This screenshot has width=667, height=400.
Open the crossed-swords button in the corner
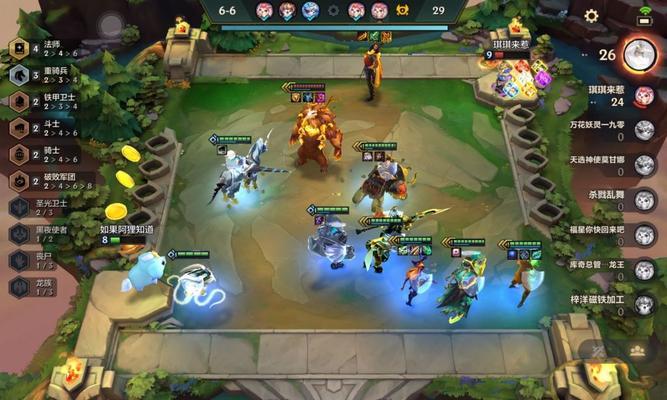point(598,350)
